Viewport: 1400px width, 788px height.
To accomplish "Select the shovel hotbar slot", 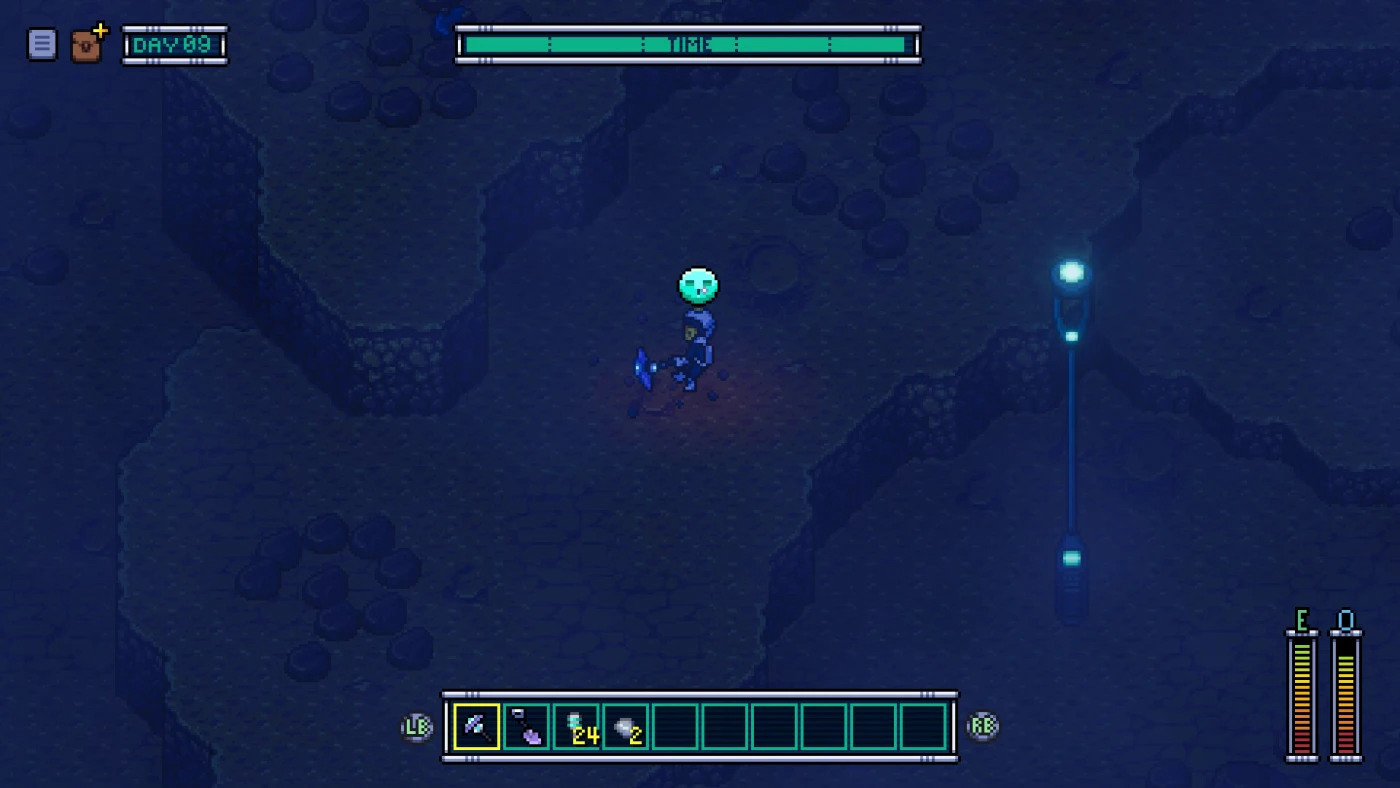I will (526, 727).
